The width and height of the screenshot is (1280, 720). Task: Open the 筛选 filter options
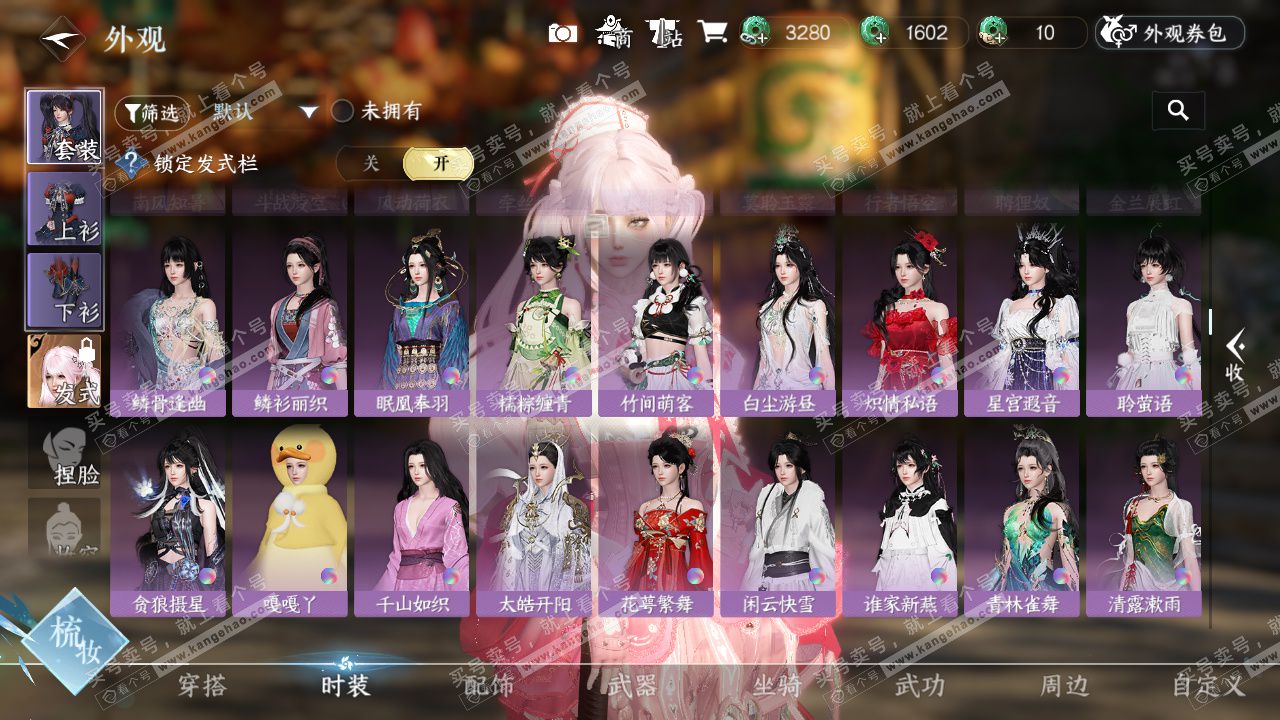coord(151,113)
